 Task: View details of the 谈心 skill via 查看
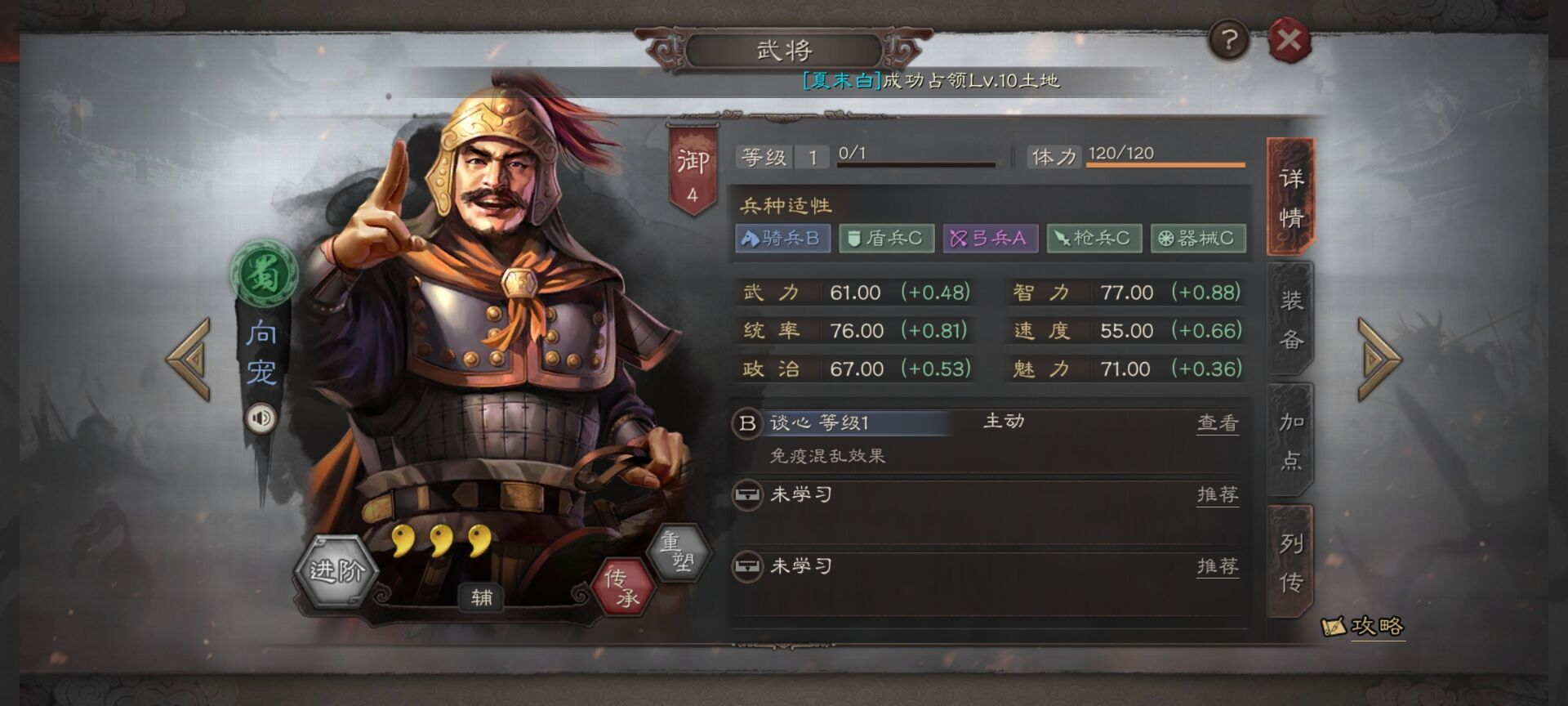tap(1217, 422)
